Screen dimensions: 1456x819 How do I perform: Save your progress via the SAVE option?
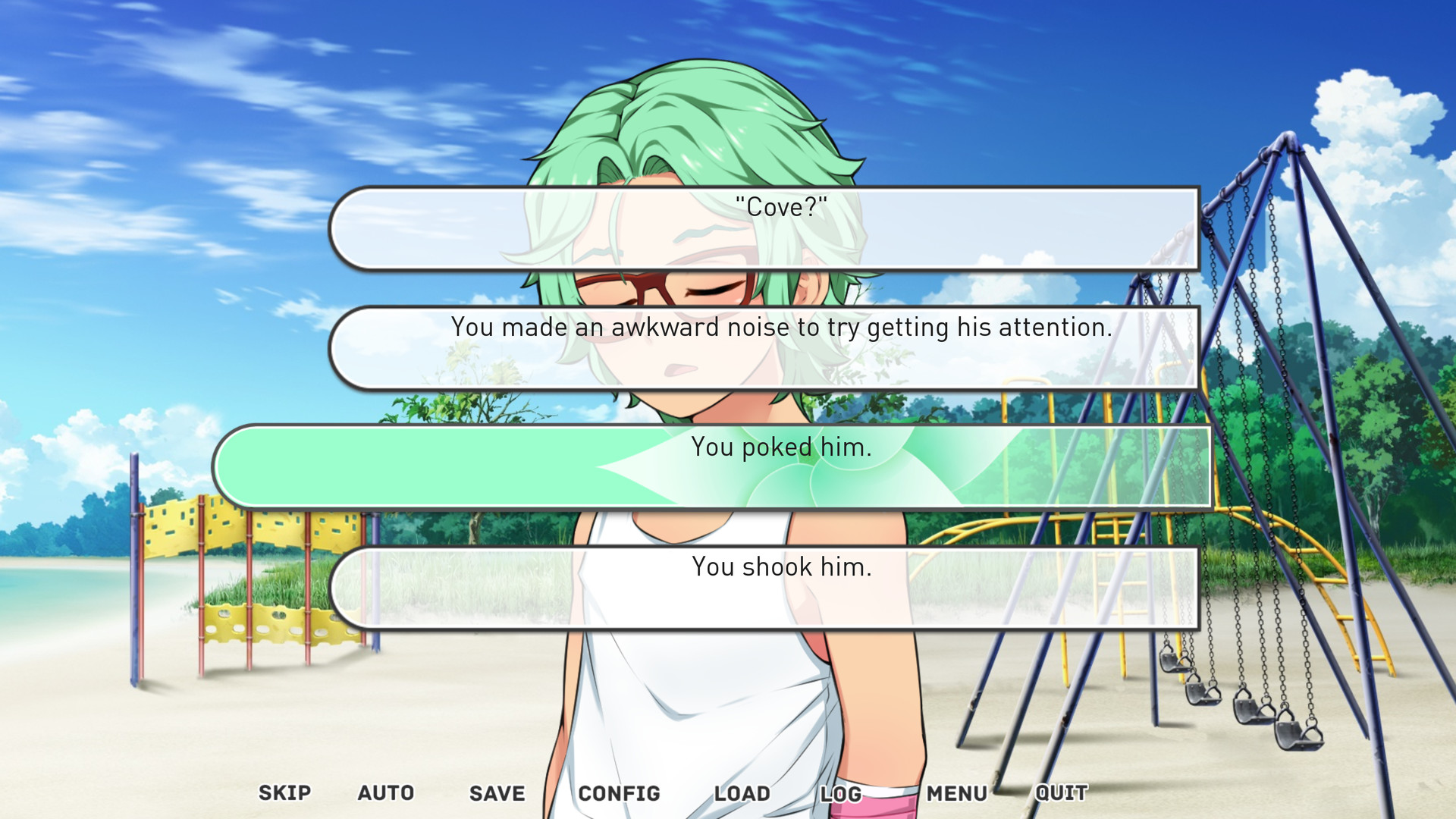click(496, 792)
